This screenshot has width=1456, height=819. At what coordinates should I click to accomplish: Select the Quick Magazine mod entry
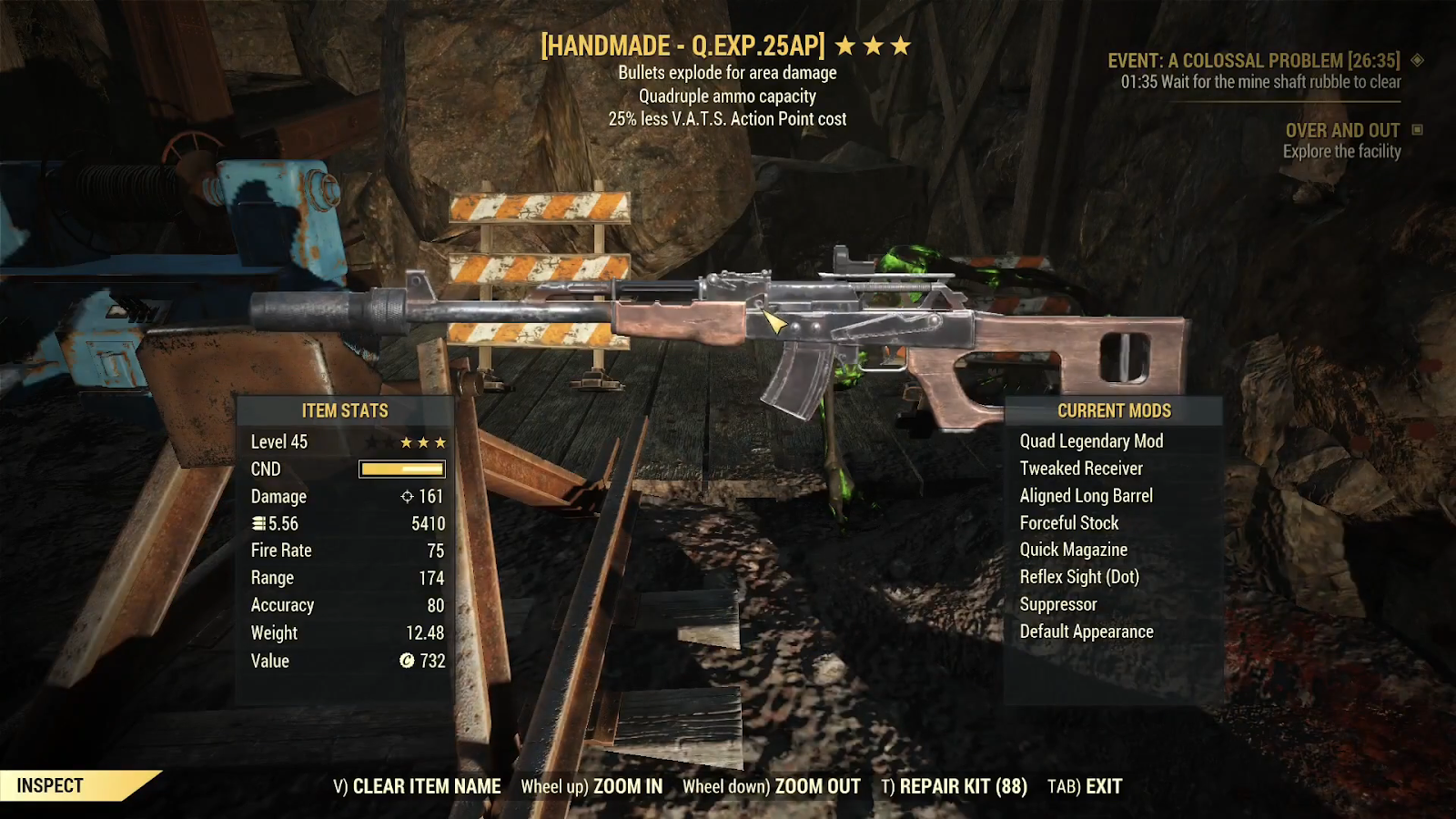pos(1073,550)
